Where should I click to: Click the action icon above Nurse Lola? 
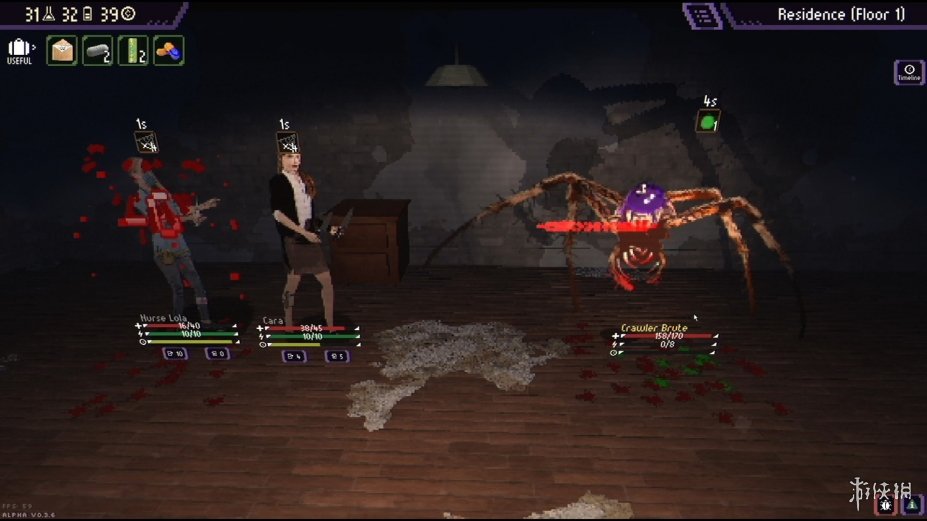coord(148,144)
